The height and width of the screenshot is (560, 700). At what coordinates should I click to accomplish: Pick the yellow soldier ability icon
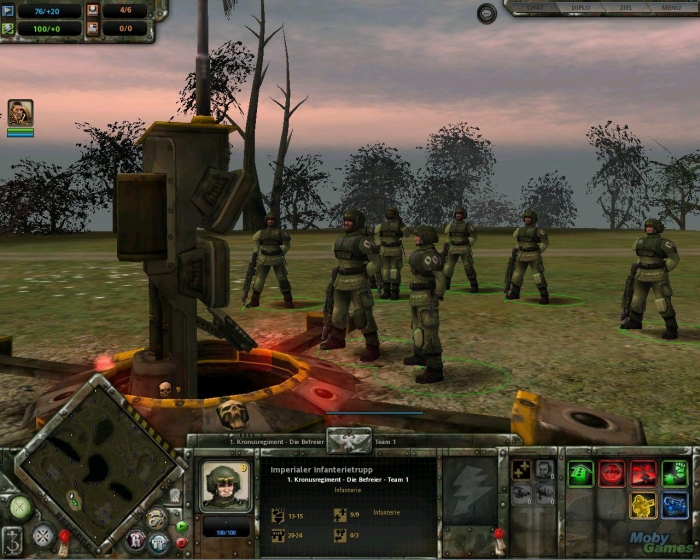coord(643,505)
